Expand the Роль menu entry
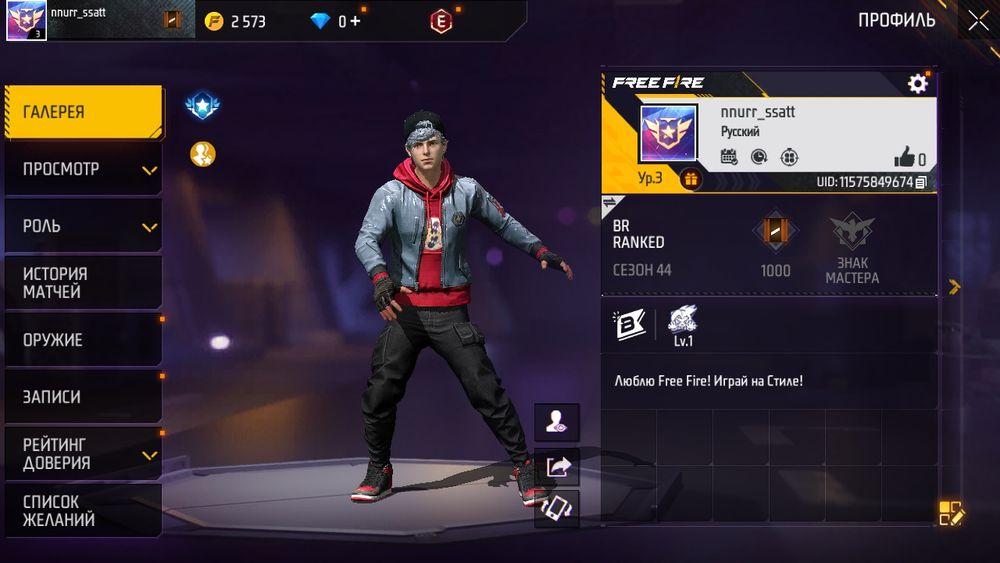 click(83, 226)
